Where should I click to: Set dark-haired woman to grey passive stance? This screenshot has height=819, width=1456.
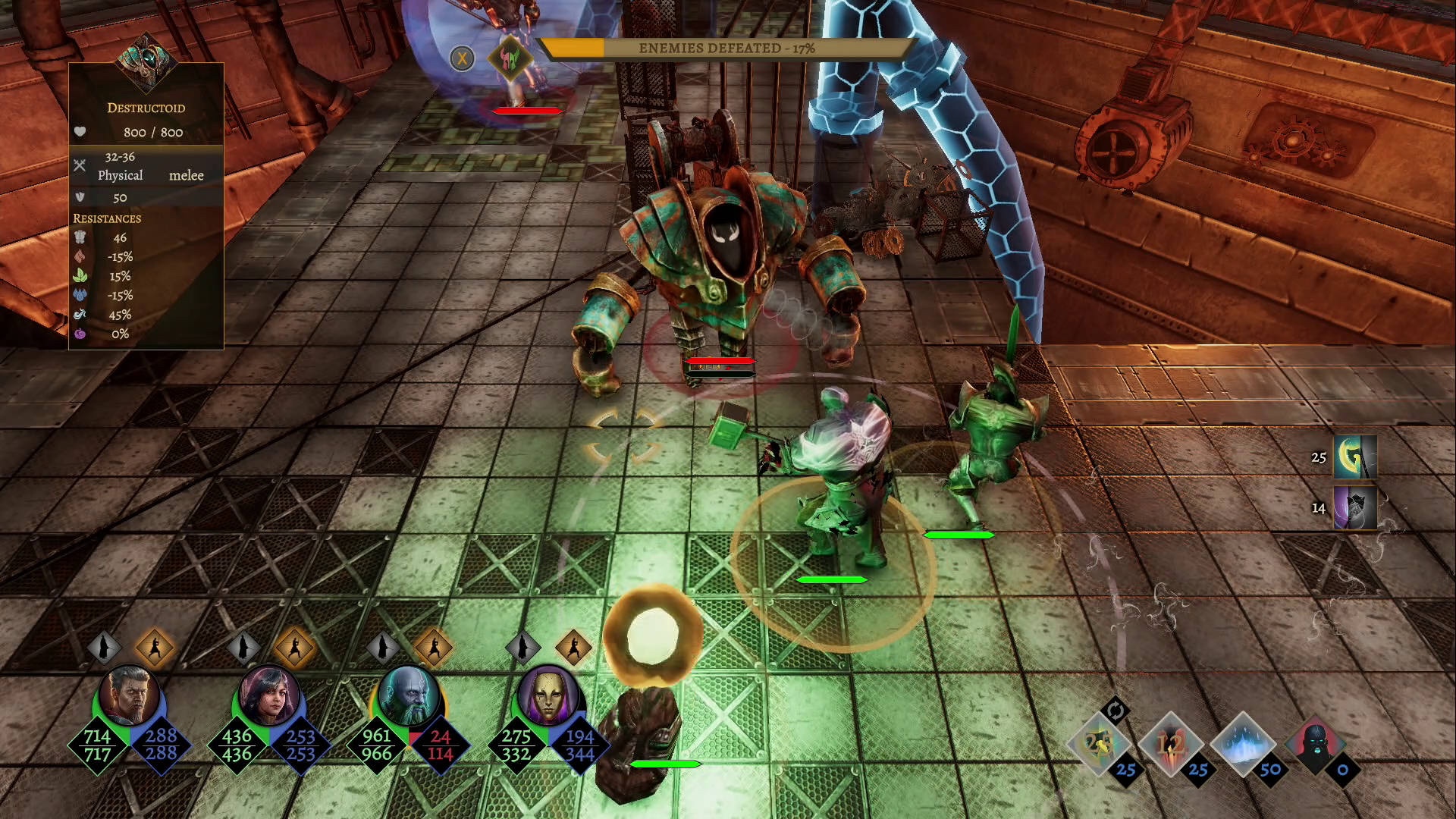point(243,648)
